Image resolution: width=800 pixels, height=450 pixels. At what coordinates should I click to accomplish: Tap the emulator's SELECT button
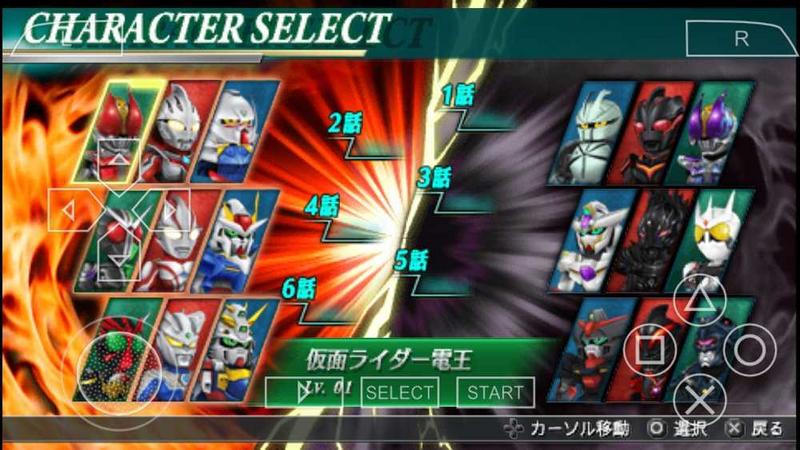400,393
